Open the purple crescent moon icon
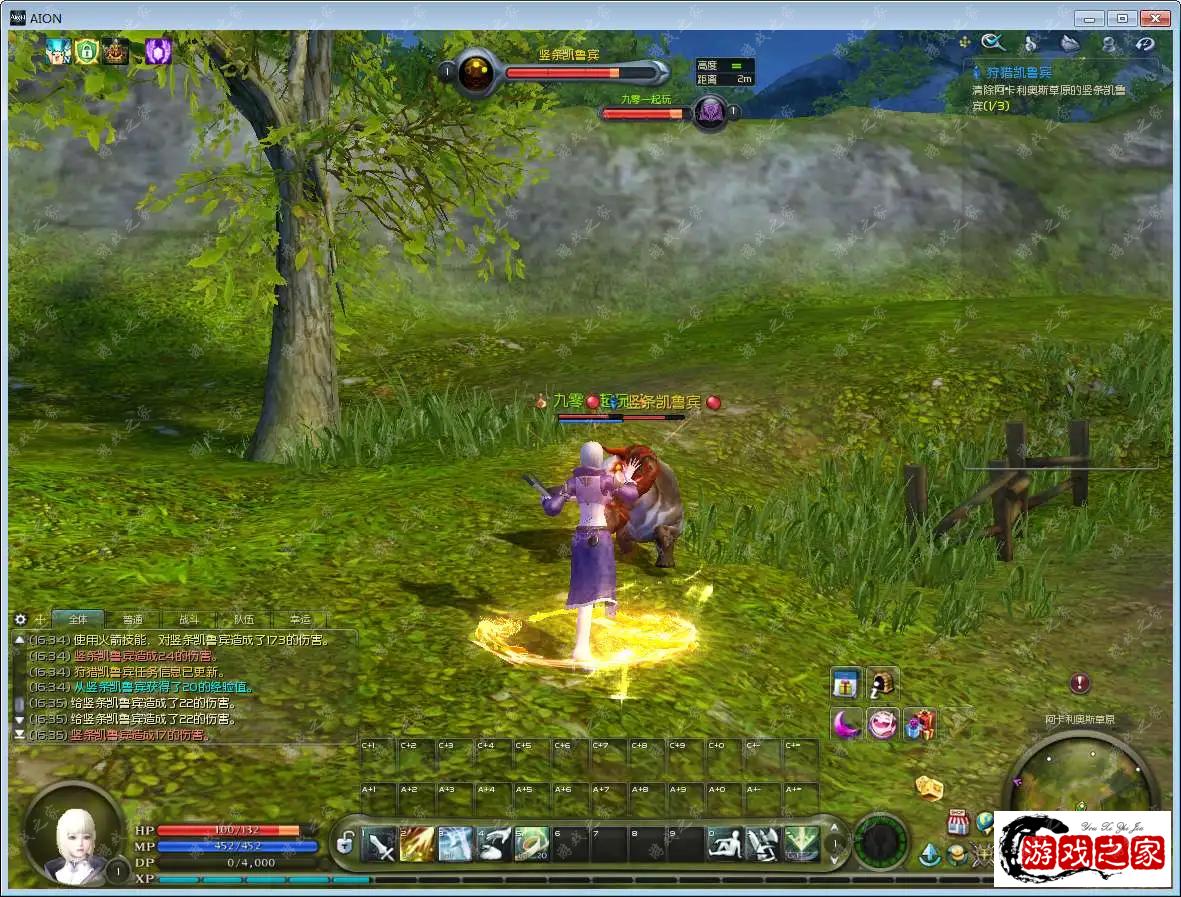 pyautogui.click(x=846, y=723)
